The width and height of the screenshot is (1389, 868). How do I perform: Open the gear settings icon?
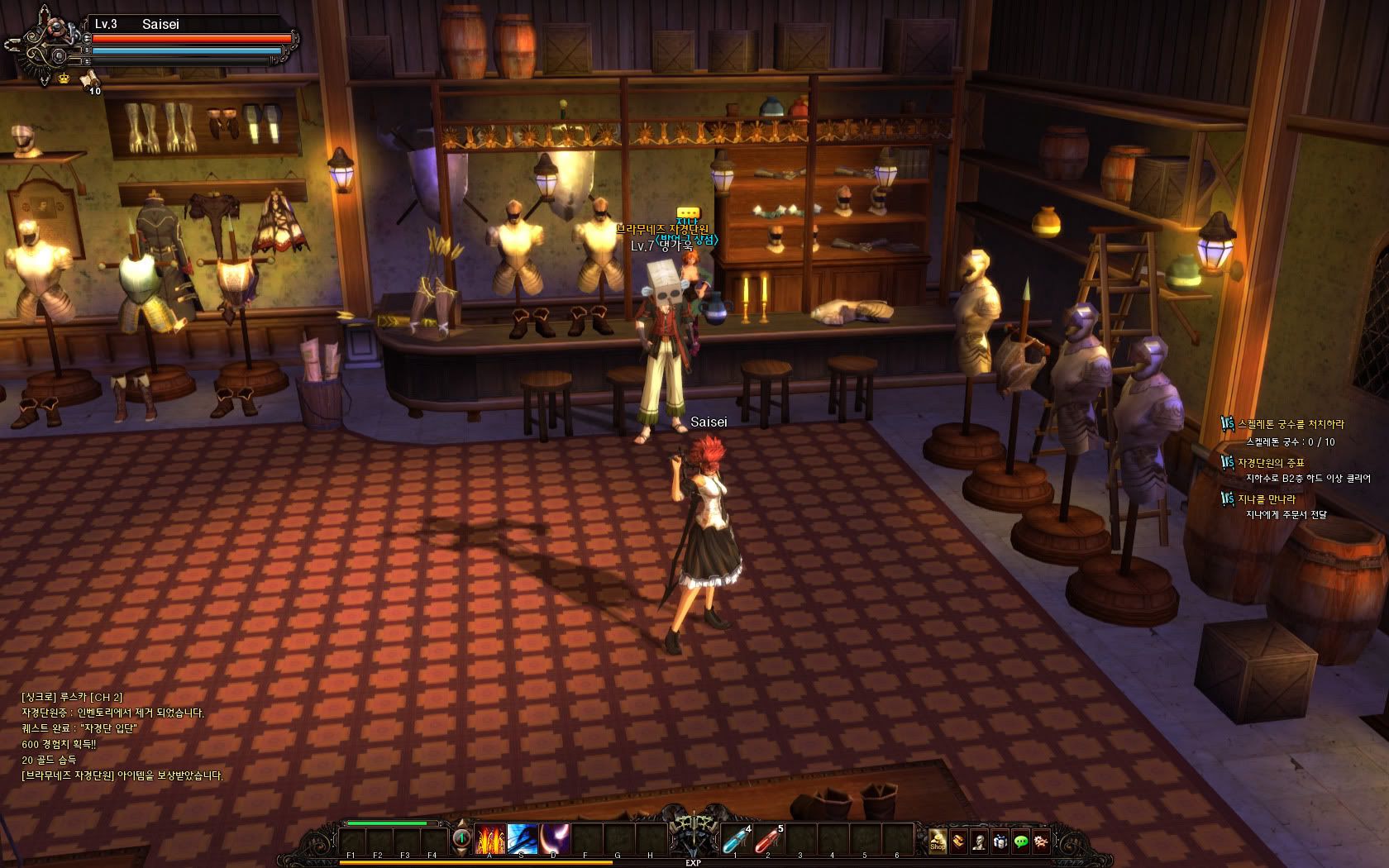(x=1042, y=842)
